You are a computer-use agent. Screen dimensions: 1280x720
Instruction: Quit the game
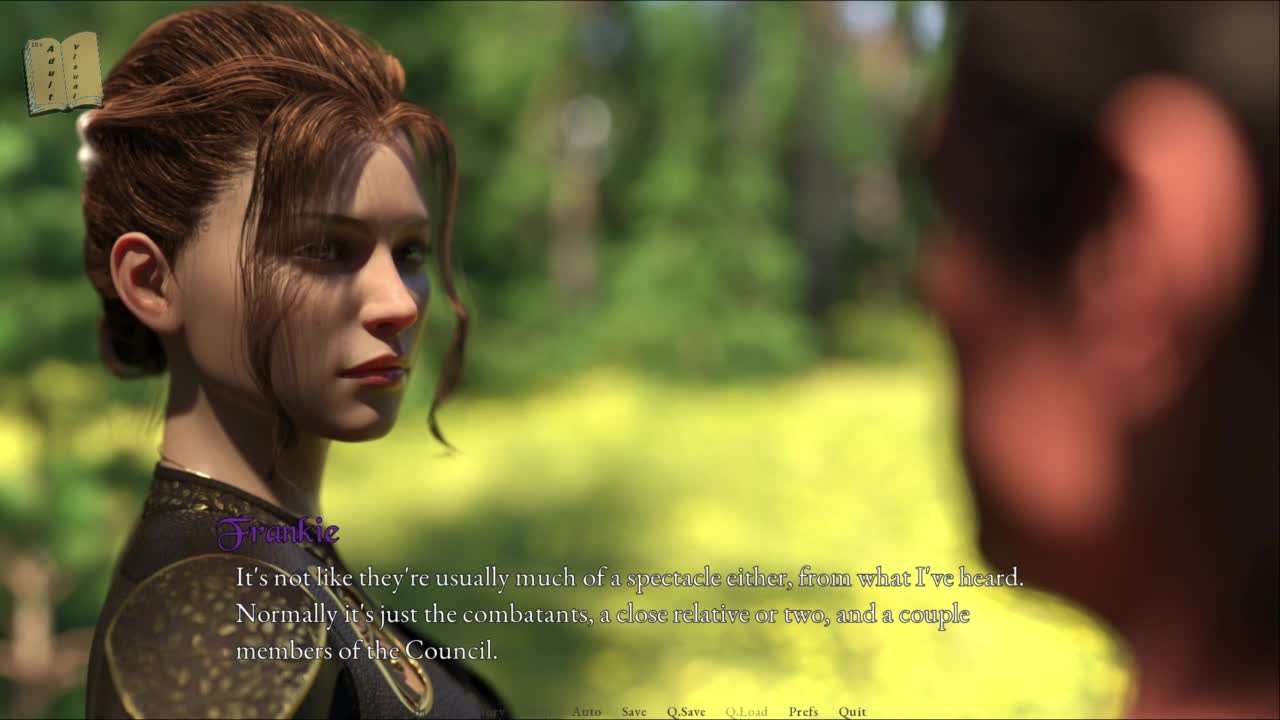click(x=852, y=712)
